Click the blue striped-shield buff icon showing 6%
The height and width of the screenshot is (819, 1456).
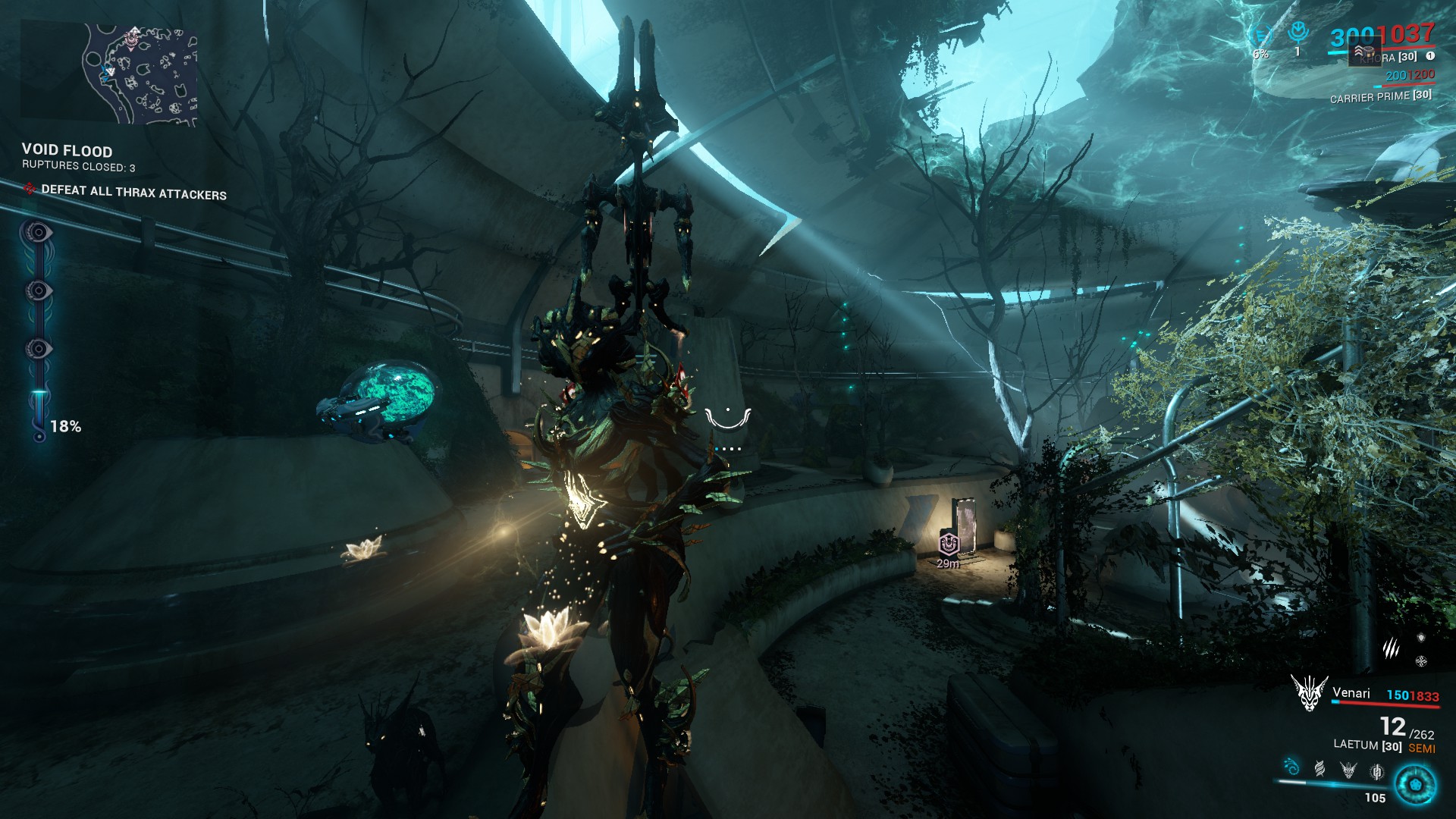click(1261, 36)
